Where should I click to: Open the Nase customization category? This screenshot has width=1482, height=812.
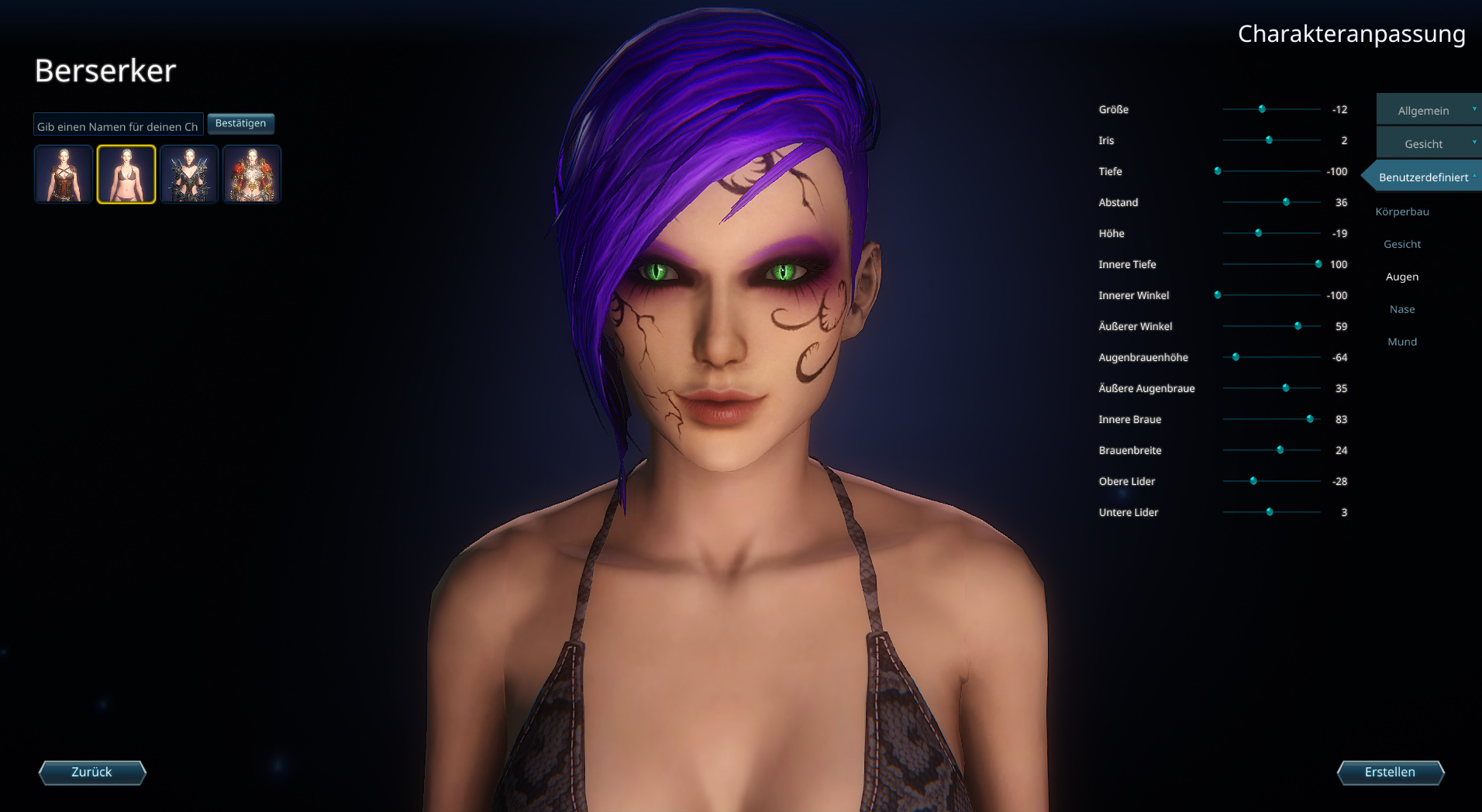pyautogui.click(x=1402, y=309)
